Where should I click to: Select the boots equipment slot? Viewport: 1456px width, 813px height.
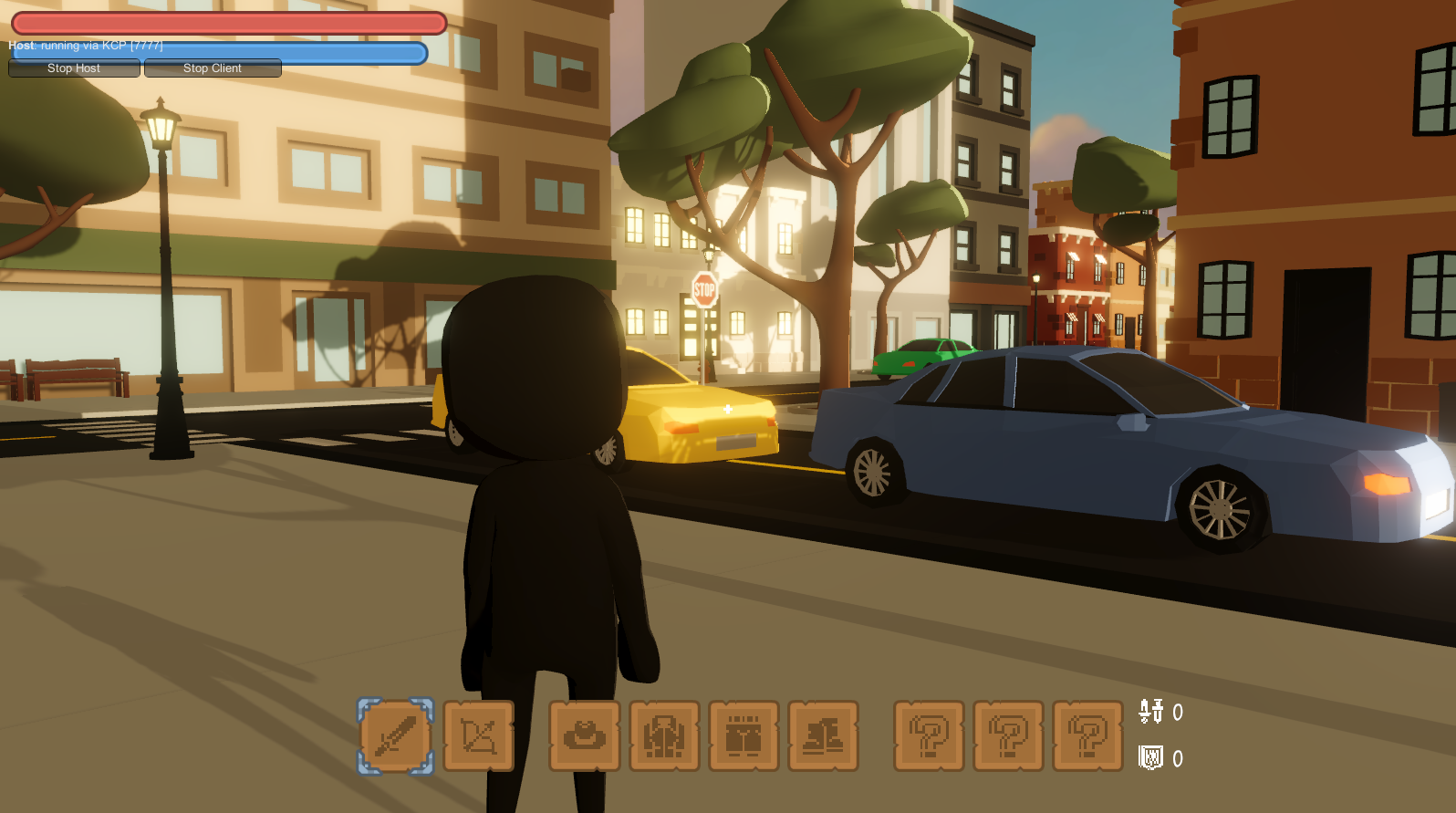tap(823, 735)
